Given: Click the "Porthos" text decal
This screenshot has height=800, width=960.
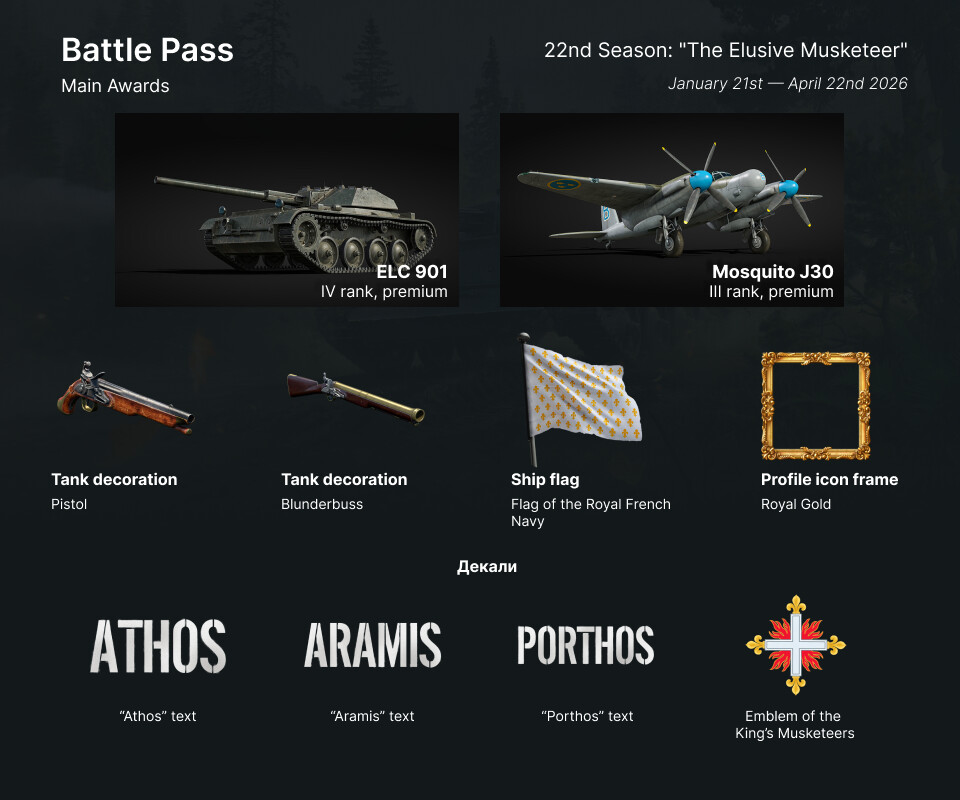Looking at the screenshot, I should tap(586, 645).
